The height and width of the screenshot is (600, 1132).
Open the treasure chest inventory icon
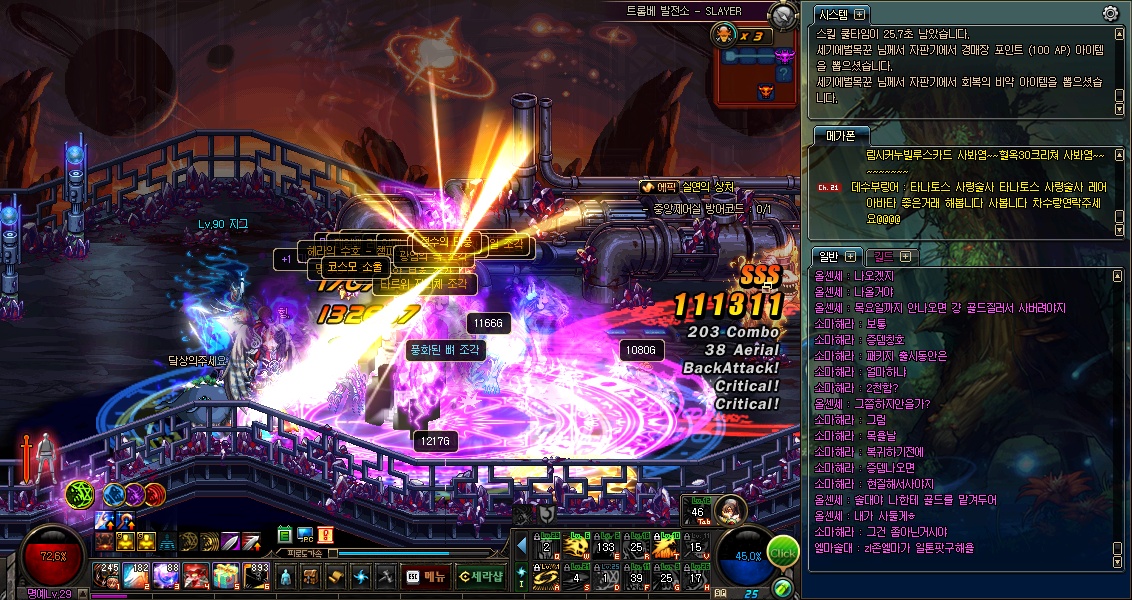click(x=310, y=576)
